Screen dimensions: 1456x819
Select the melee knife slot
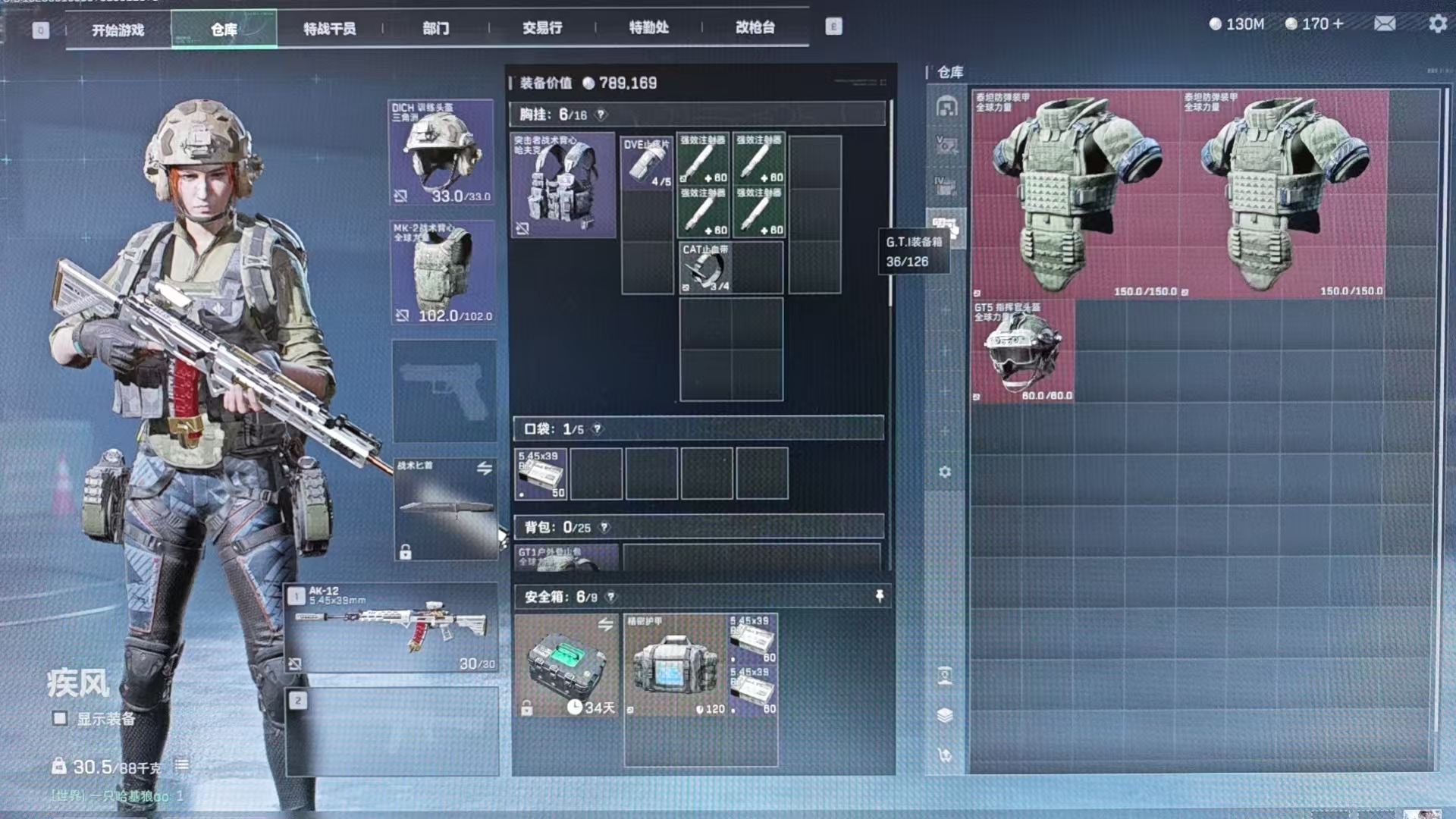pyautogui.click(x=445, y=508)
